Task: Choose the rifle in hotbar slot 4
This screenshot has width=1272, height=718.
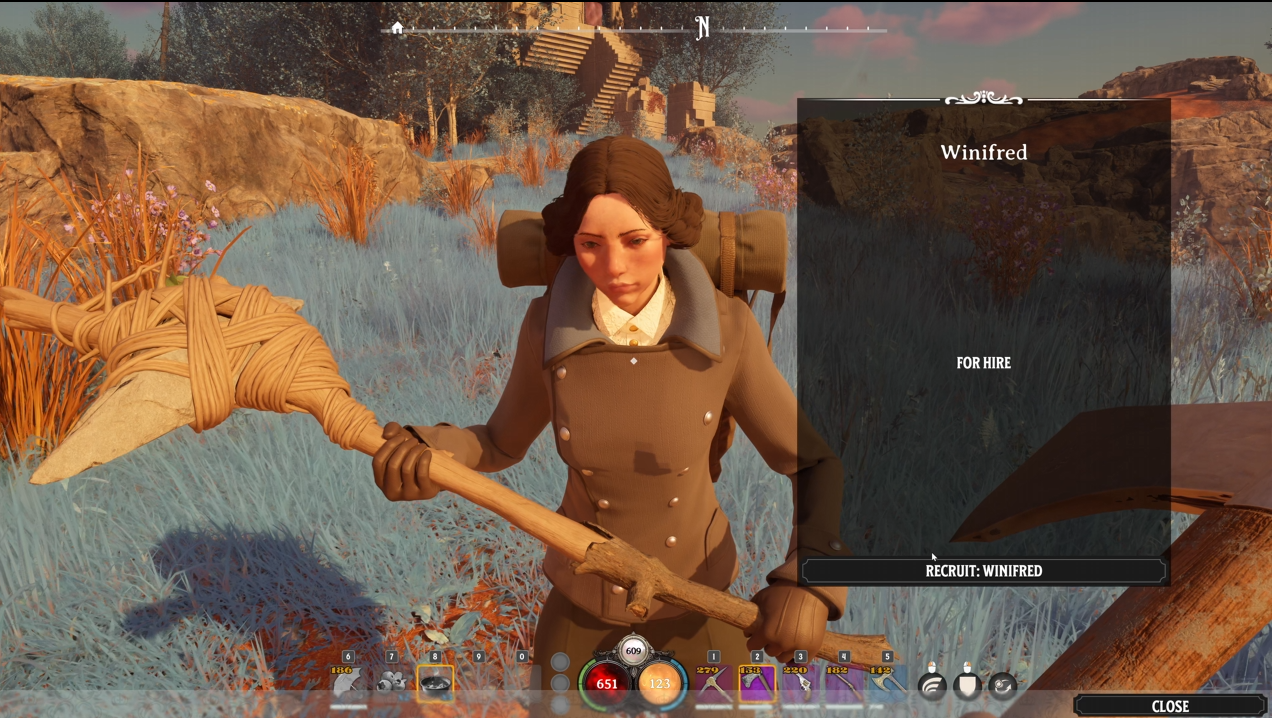Action: [843, 683]
